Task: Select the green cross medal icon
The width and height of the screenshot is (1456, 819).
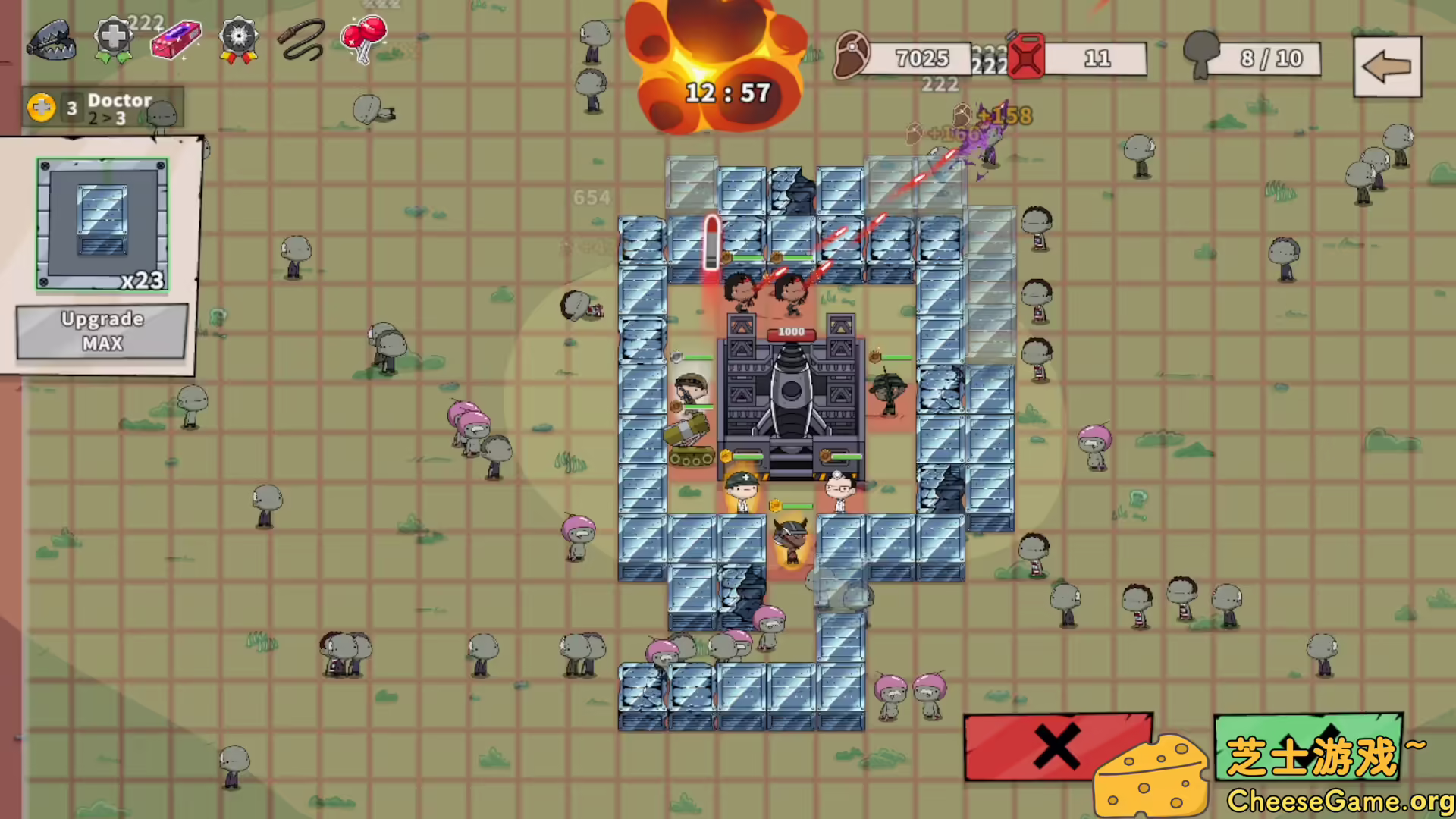Action: coord(112,38)
